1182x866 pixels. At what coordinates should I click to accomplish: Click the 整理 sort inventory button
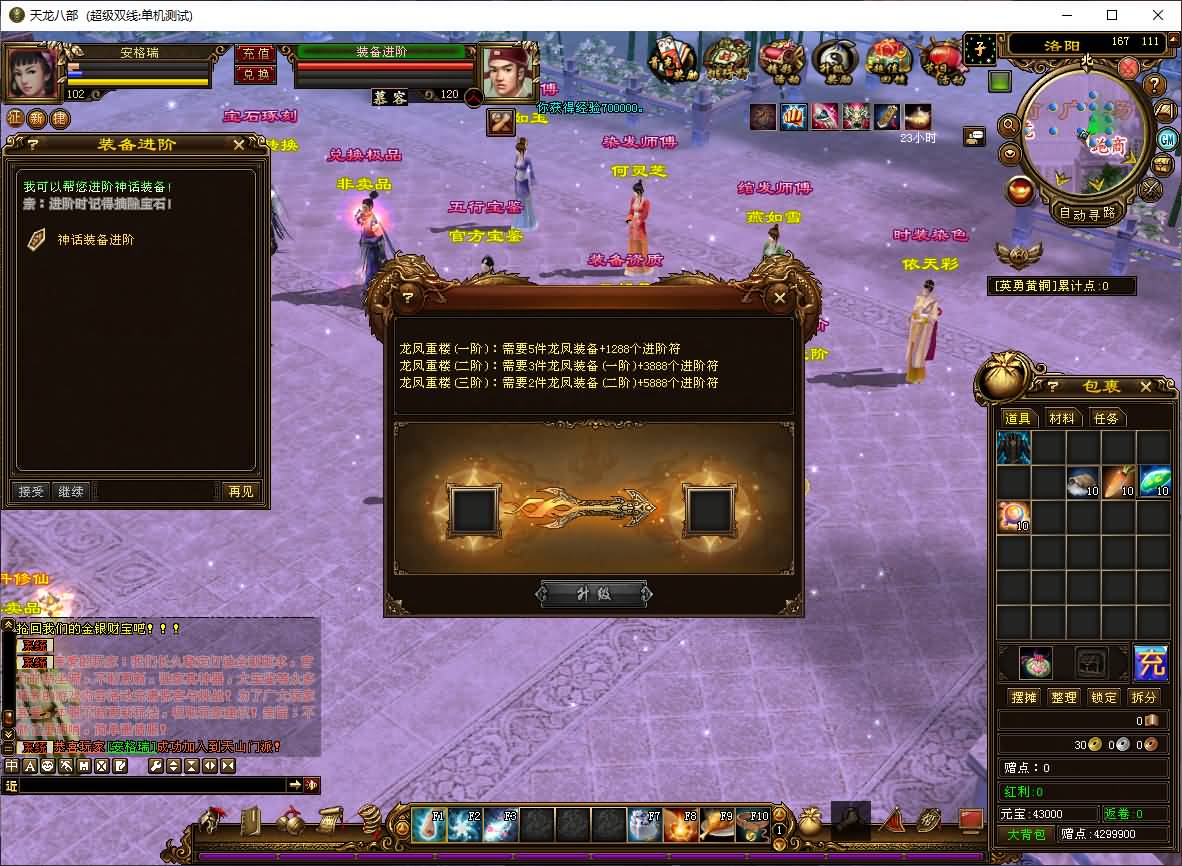tap(1063, 697)
